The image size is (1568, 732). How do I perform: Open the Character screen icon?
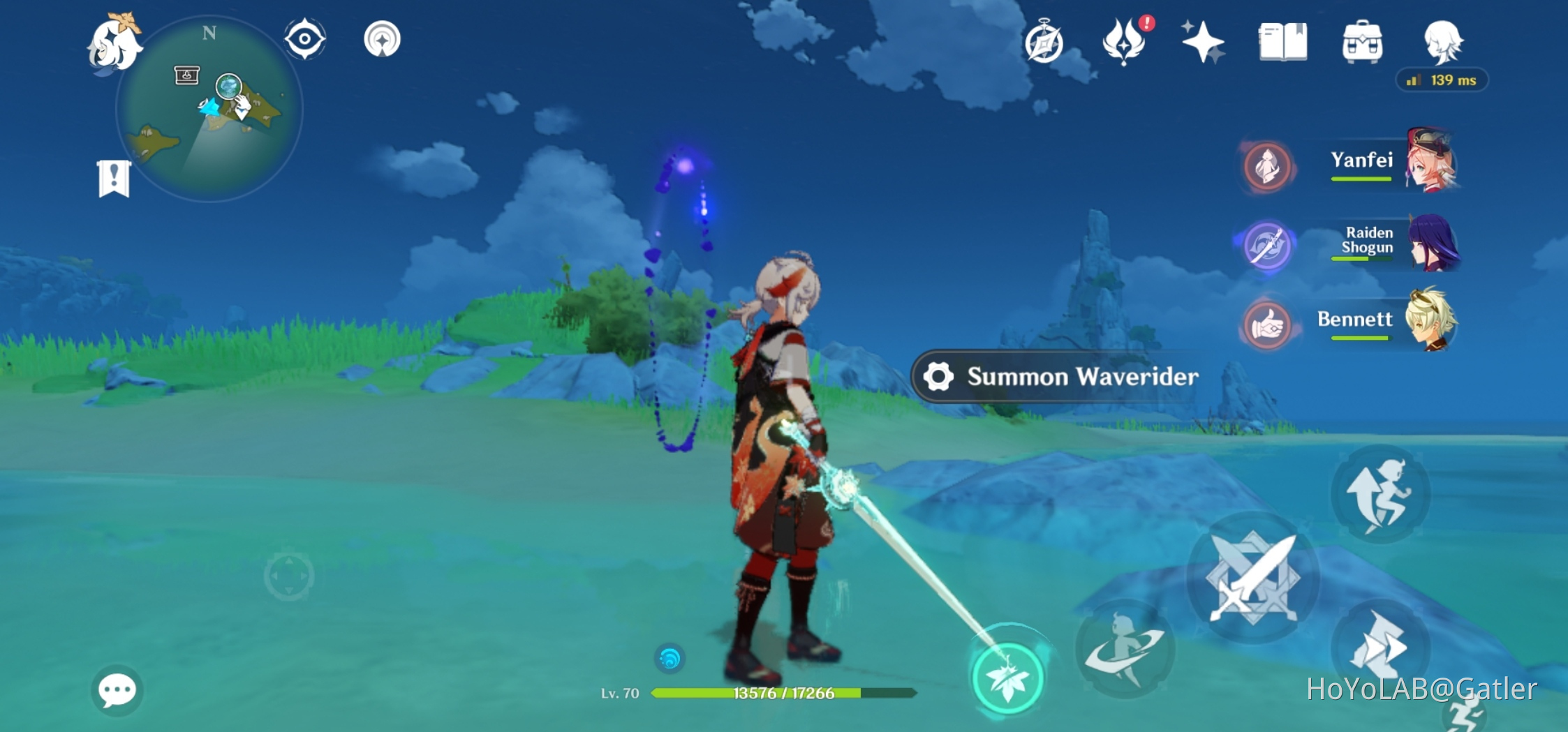(x=1446, y=43)
